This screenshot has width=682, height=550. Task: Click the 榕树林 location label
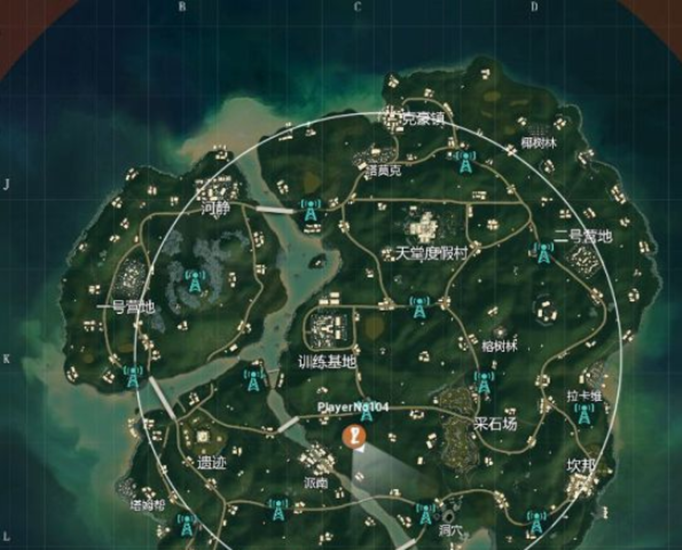(500, 346)
